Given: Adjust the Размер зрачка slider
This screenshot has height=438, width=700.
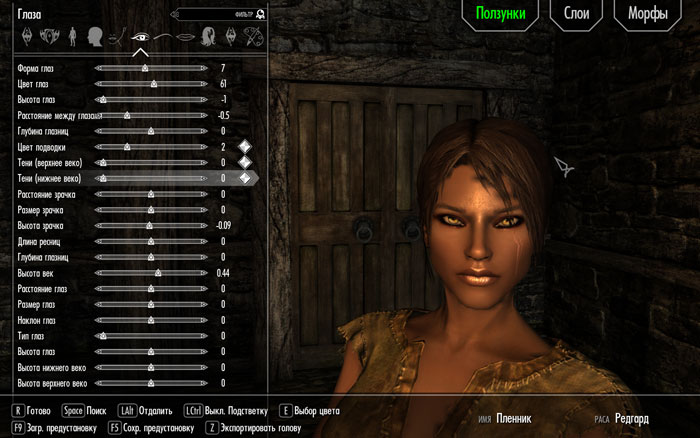Looking at the screenshot, I should pyautogui.click(x=150, y=209).
